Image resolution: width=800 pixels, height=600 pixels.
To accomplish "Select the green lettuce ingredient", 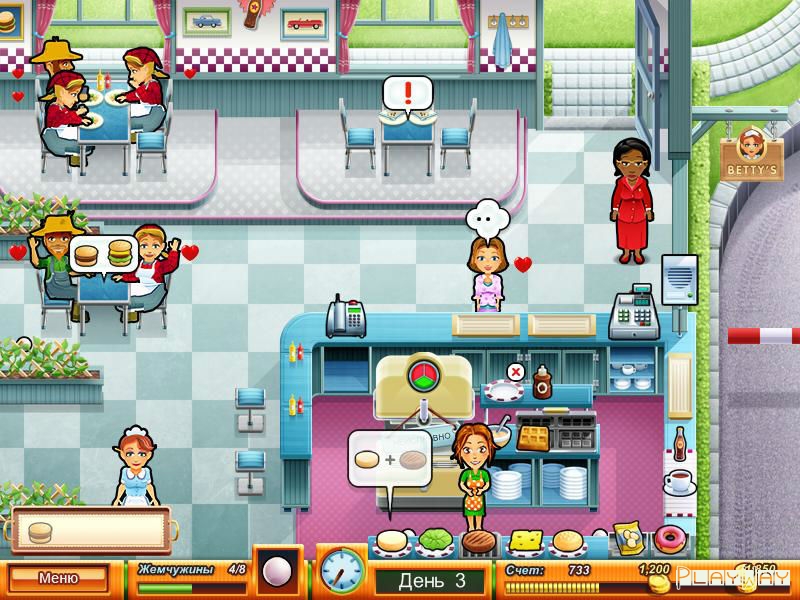I will (436, 541).
